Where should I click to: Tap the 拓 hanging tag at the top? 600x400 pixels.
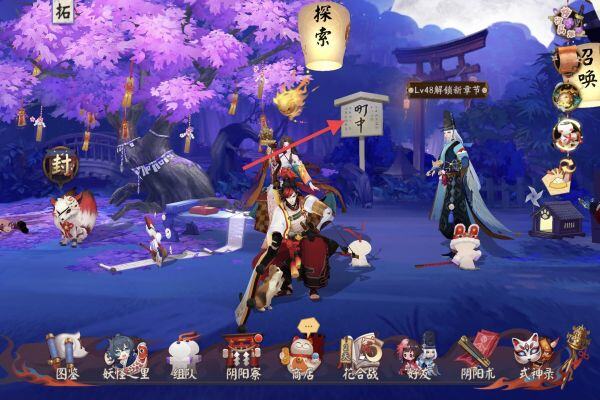[61, 13]
